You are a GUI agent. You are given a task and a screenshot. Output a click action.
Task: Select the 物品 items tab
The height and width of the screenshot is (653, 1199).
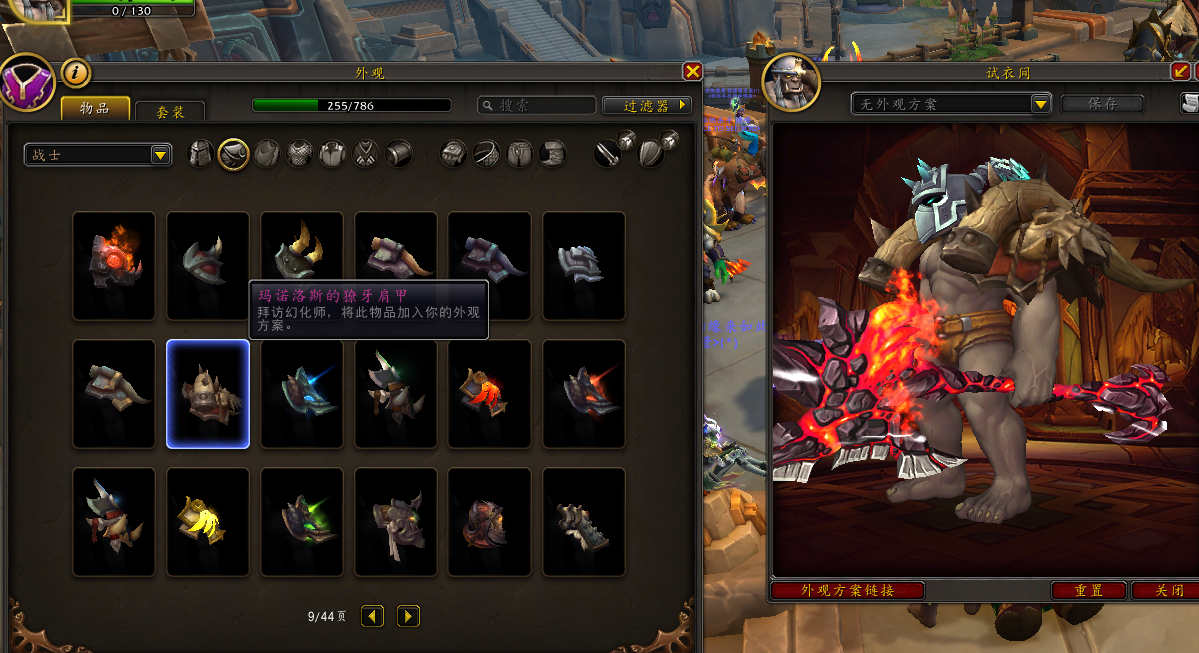95,108
